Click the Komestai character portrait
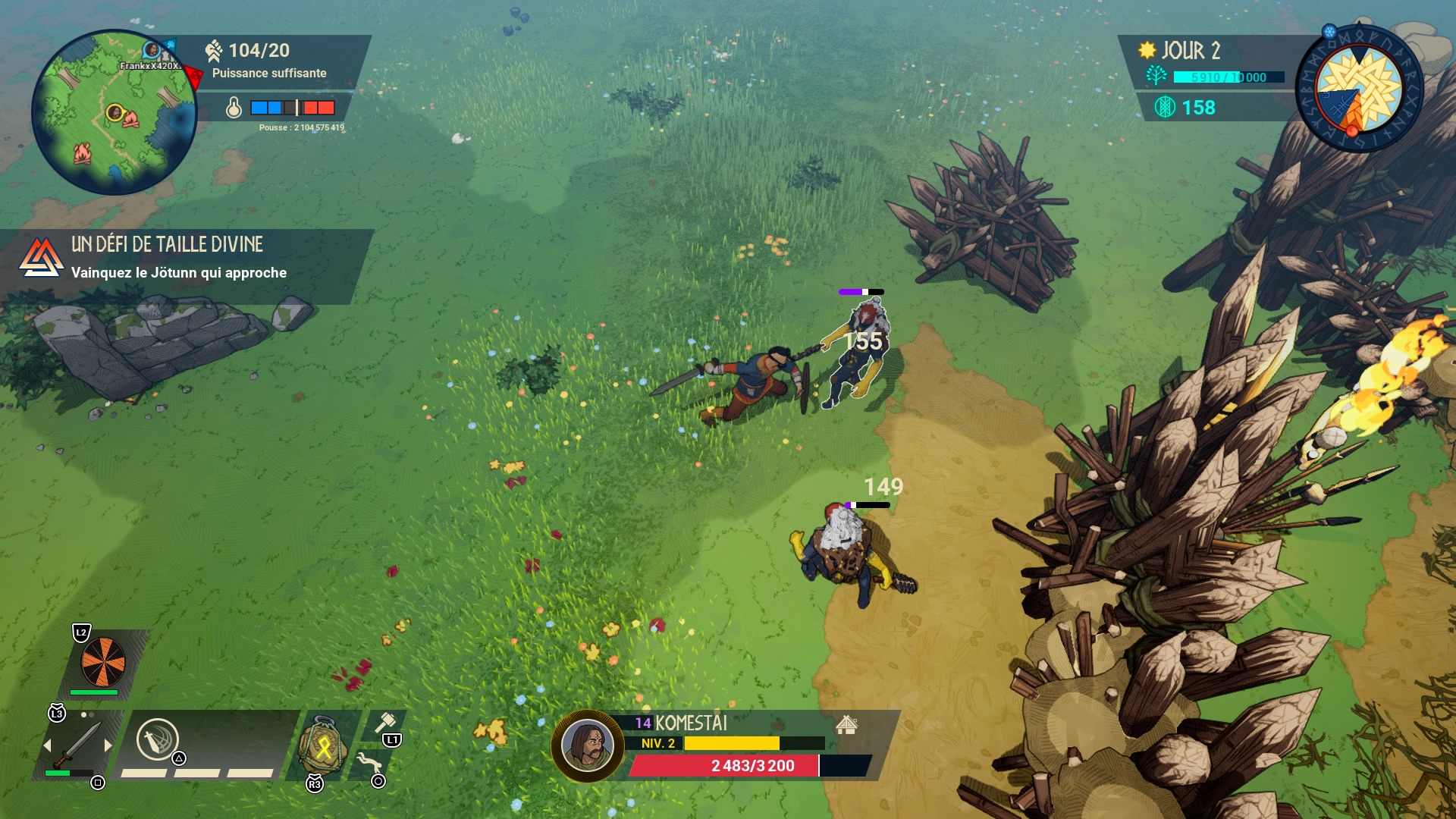Image resolution: width=1456 pixels, height=819 pixels. coord(587,745)
